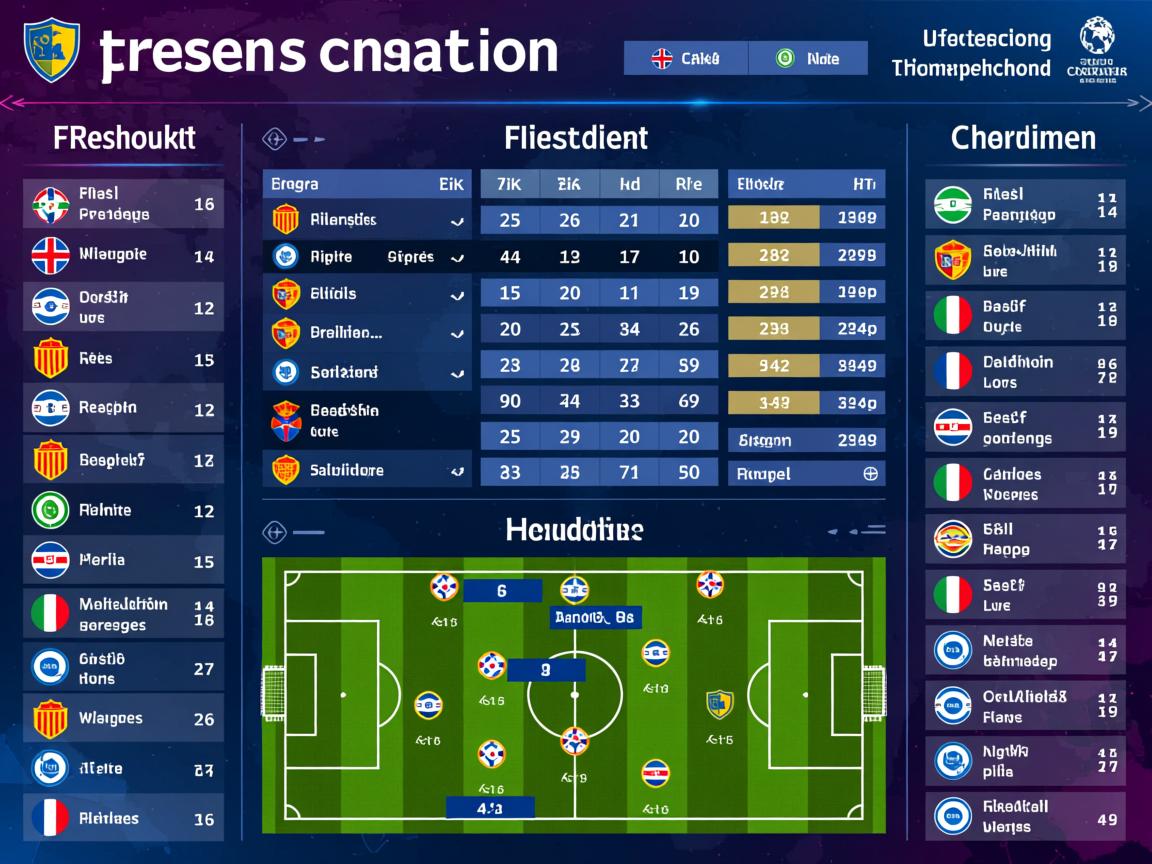Sort by the HTi column header
Screen dimensions: 1152x864
[x=863, y=184]
